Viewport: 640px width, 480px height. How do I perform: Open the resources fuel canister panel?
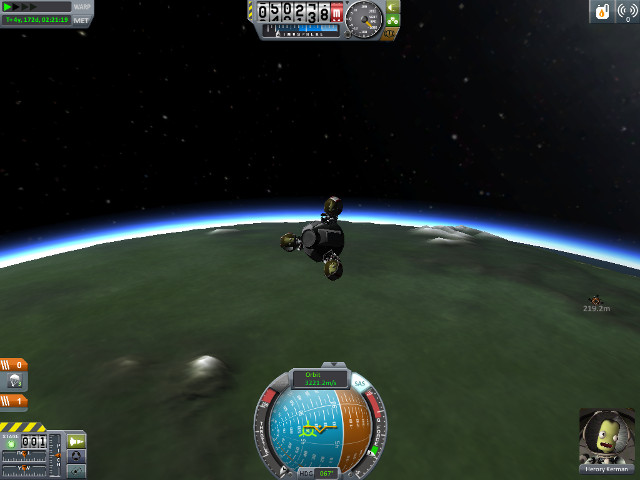[x=603, y=11]
